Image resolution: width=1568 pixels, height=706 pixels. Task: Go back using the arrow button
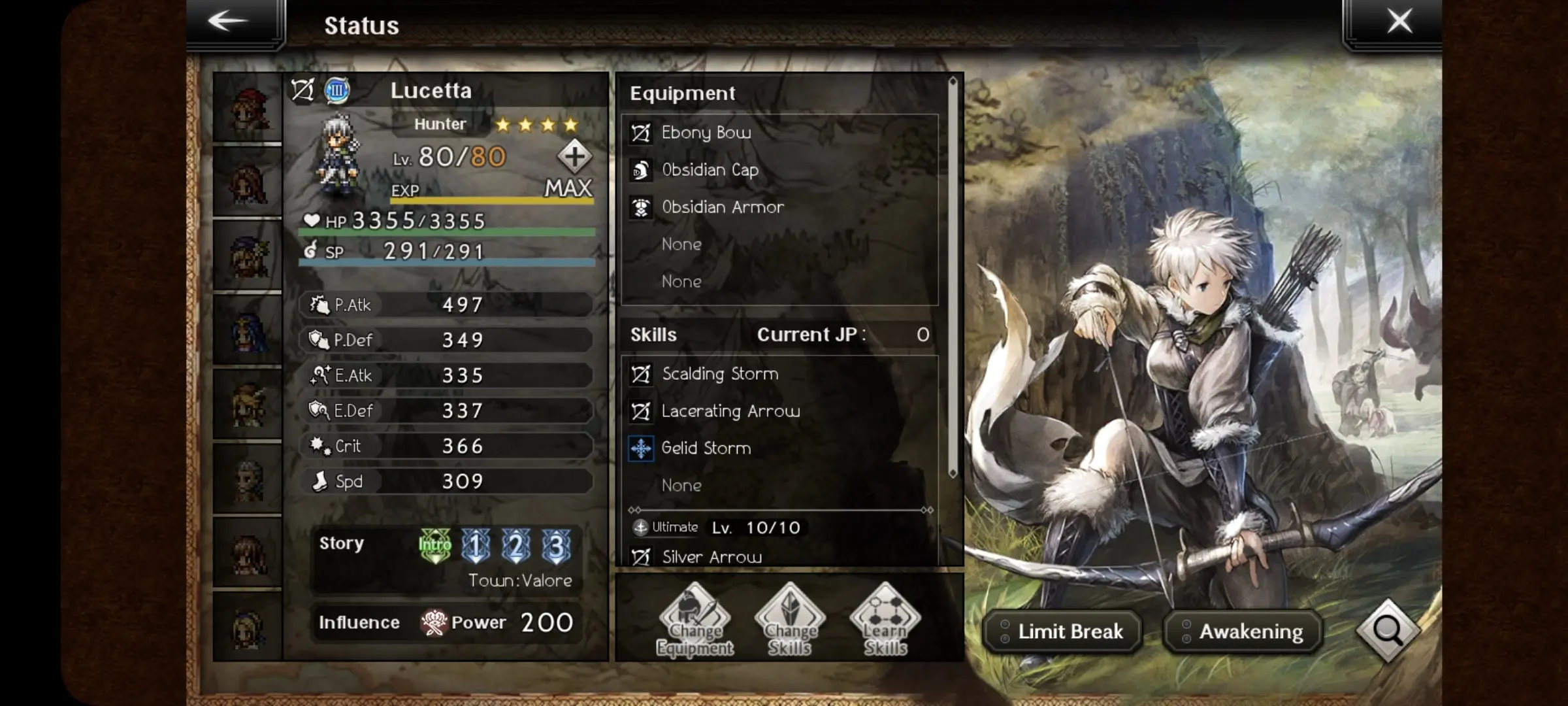pyautogui.click(x=229, y=22)
